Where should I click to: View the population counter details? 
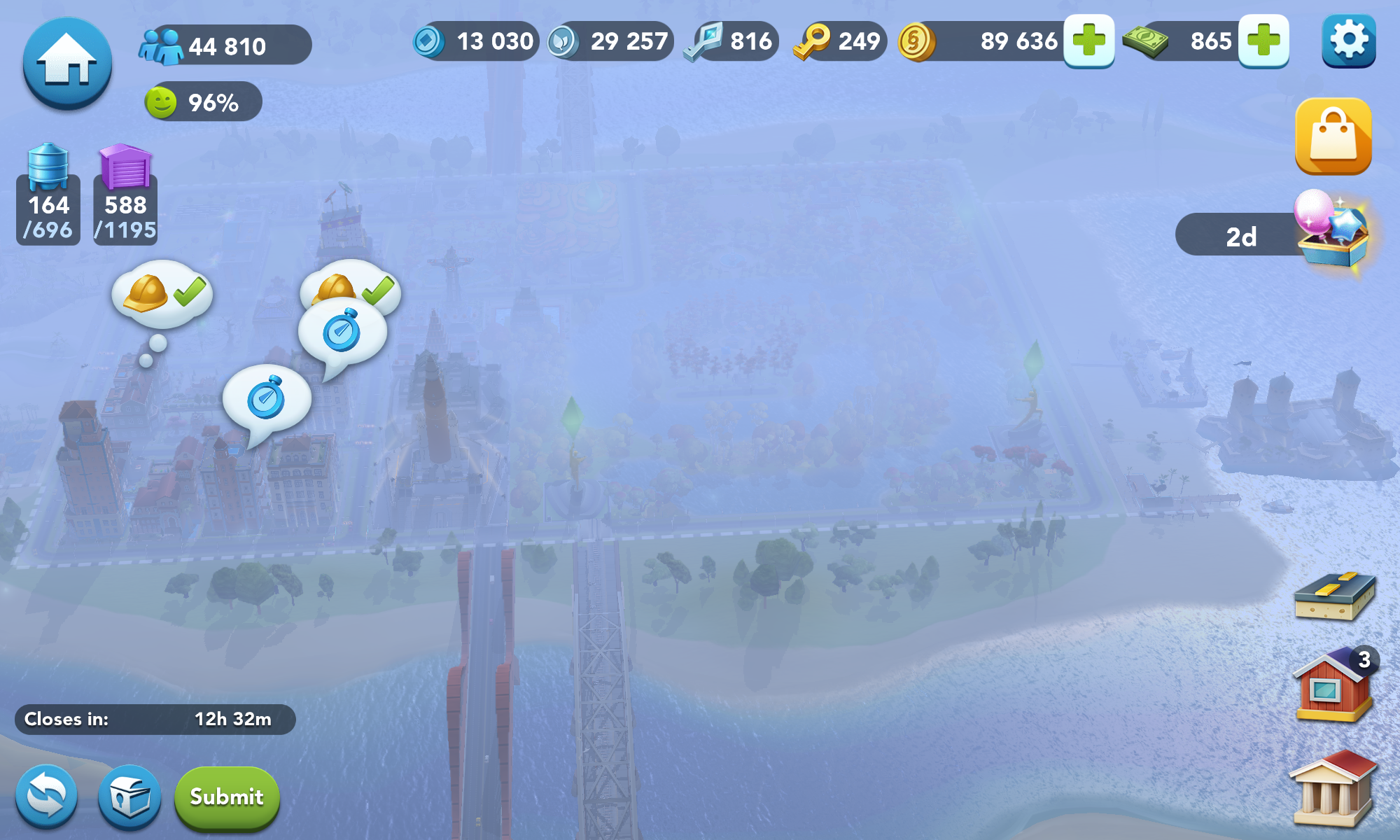[x=224, y=46]
